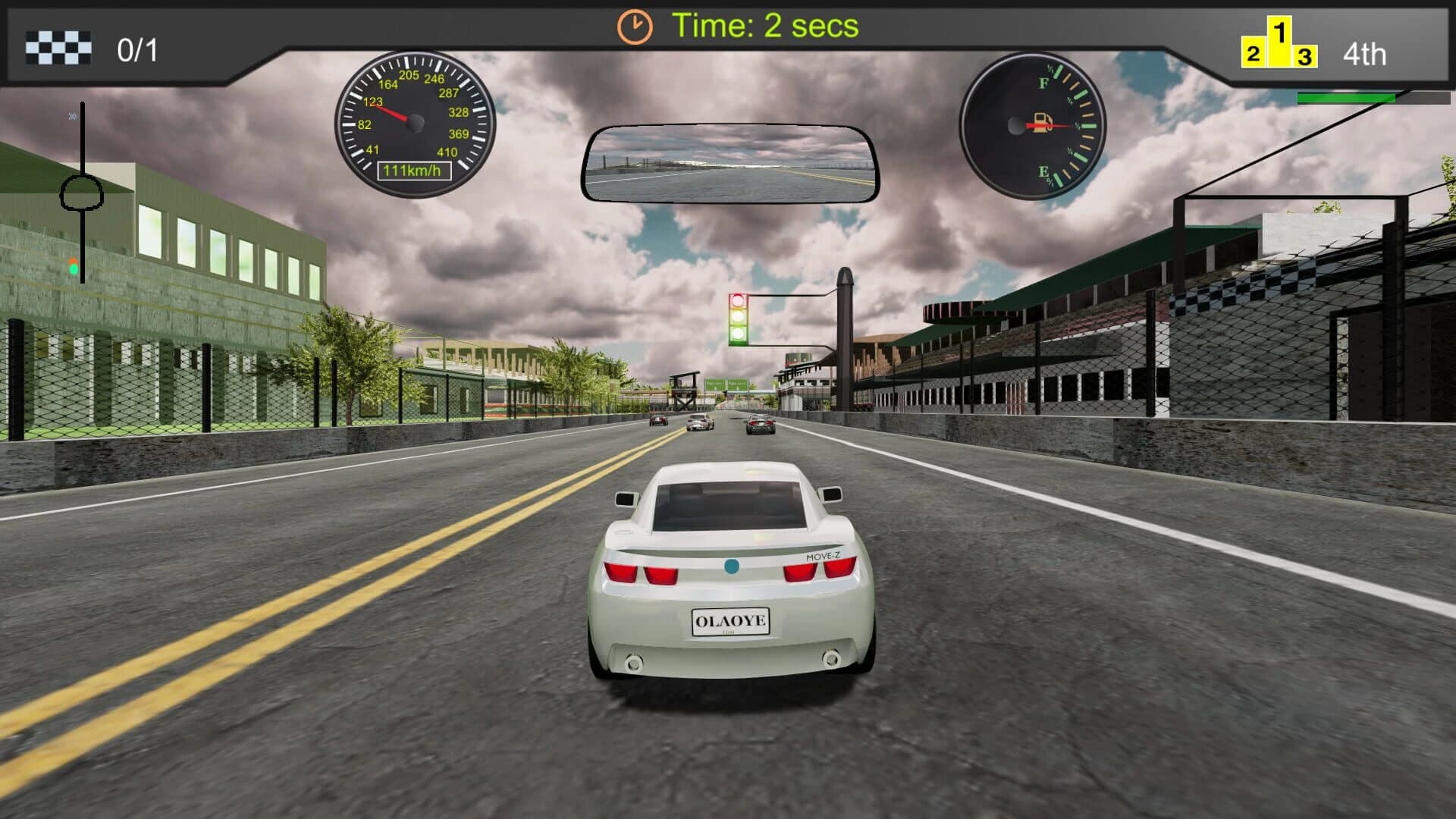This screenshot has height=819, width=1456.
Task: Click the red speedometer needle
Action: pos(394,114)
